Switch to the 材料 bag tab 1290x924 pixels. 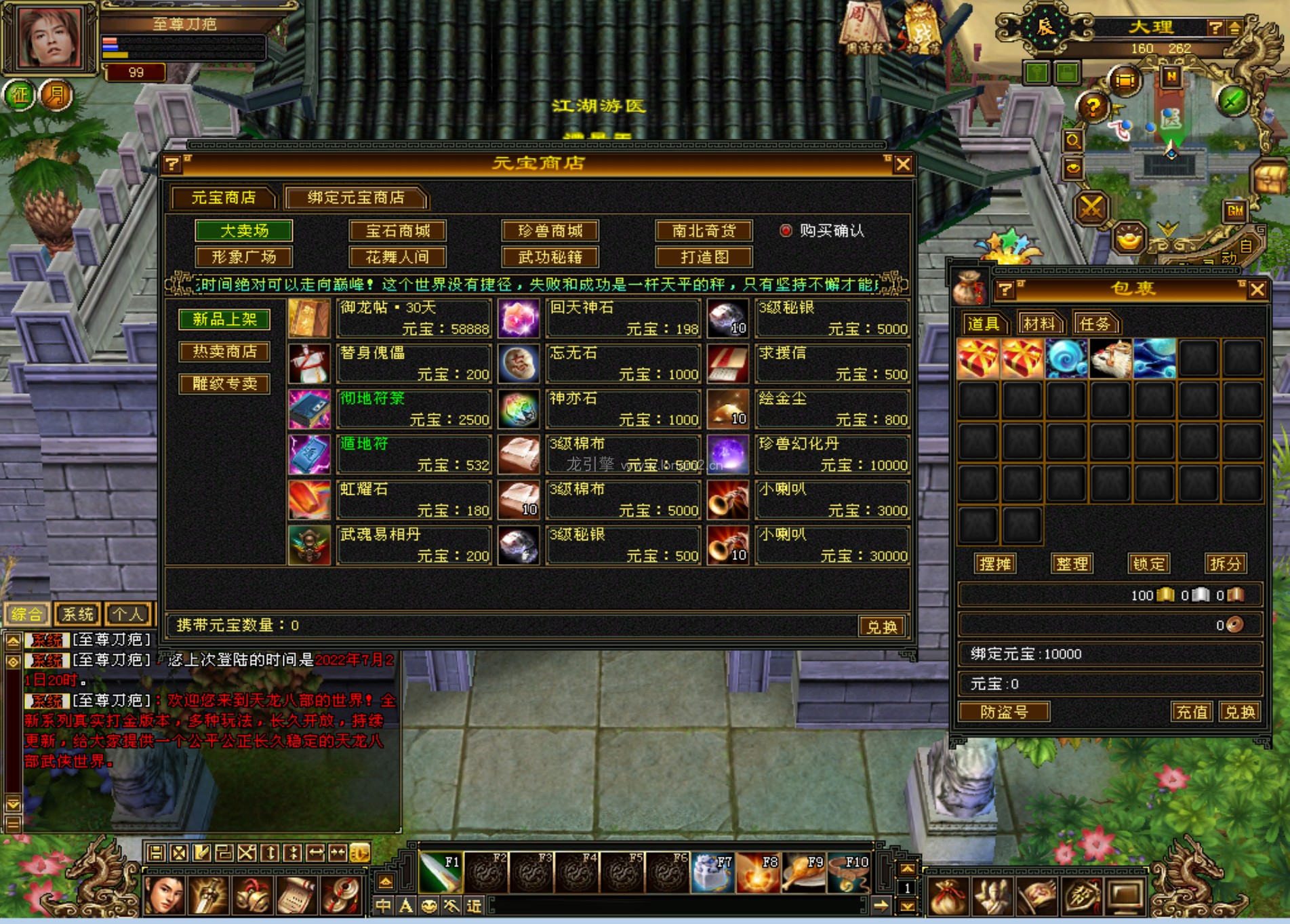coord(1039,324)
